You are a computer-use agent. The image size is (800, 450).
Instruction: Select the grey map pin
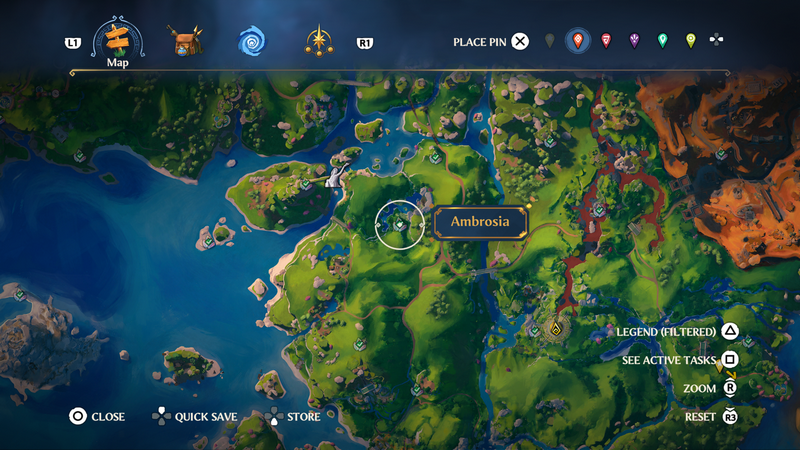pyautogui.click(x=549, y=41)
